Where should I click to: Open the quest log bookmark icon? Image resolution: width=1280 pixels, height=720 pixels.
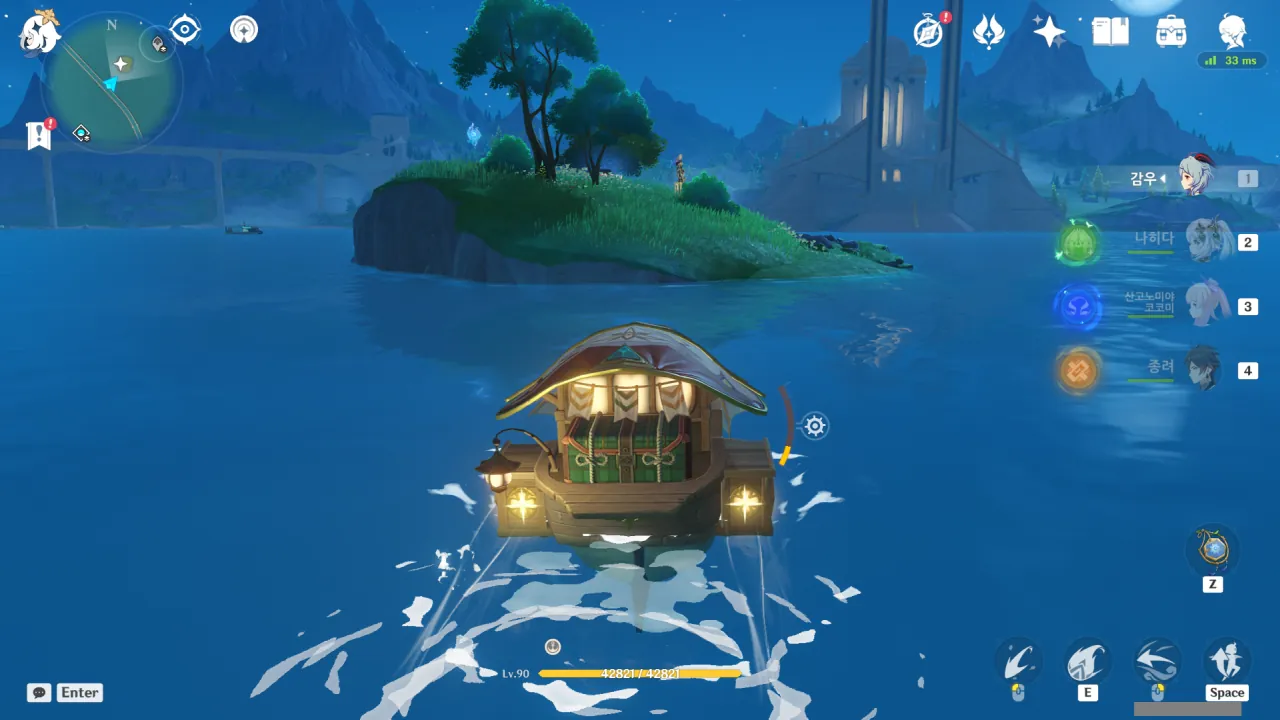tap(39, 135)
